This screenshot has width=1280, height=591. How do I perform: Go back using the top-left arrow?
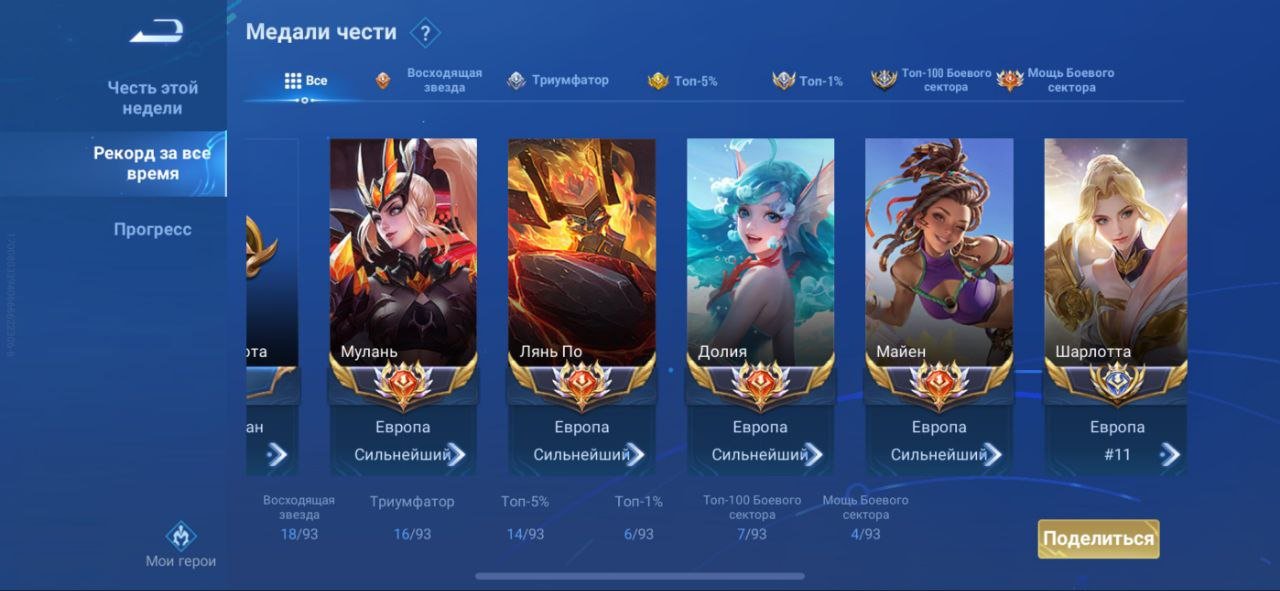click(x=155, y=32)
